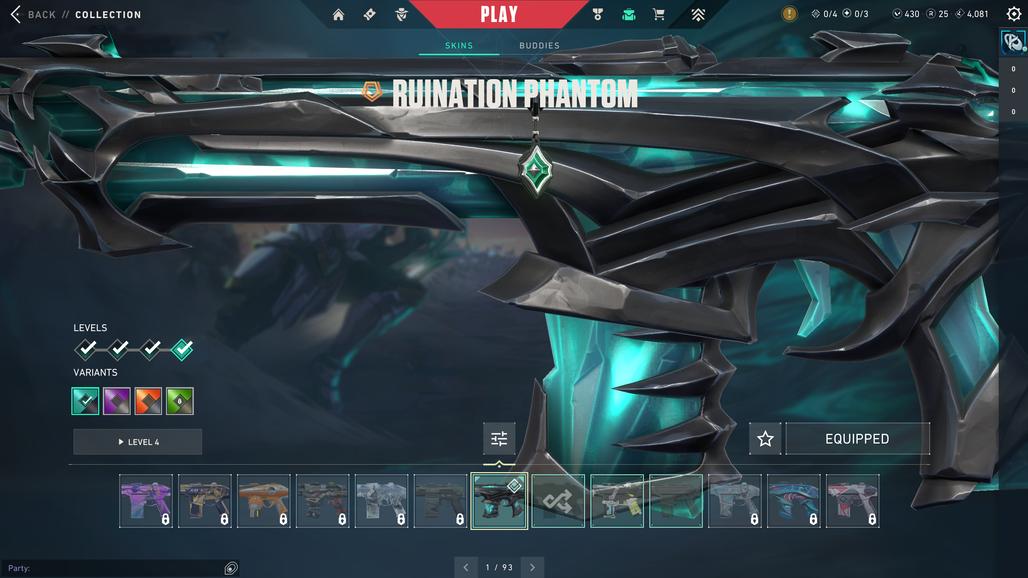The image size is (1028, 578).
Task: Go to the next skin page
Action: [532, 567]
